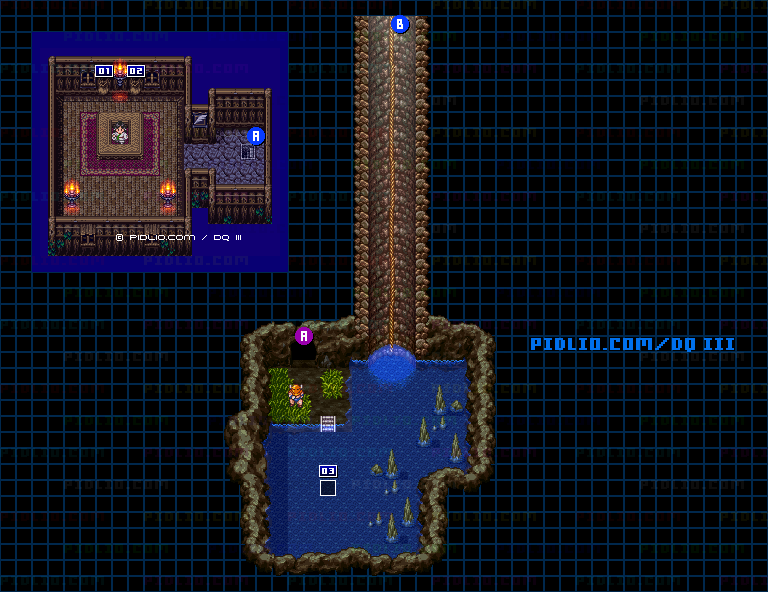
Task: Choose the blue A stairway marker
Action: pos(256,136)
